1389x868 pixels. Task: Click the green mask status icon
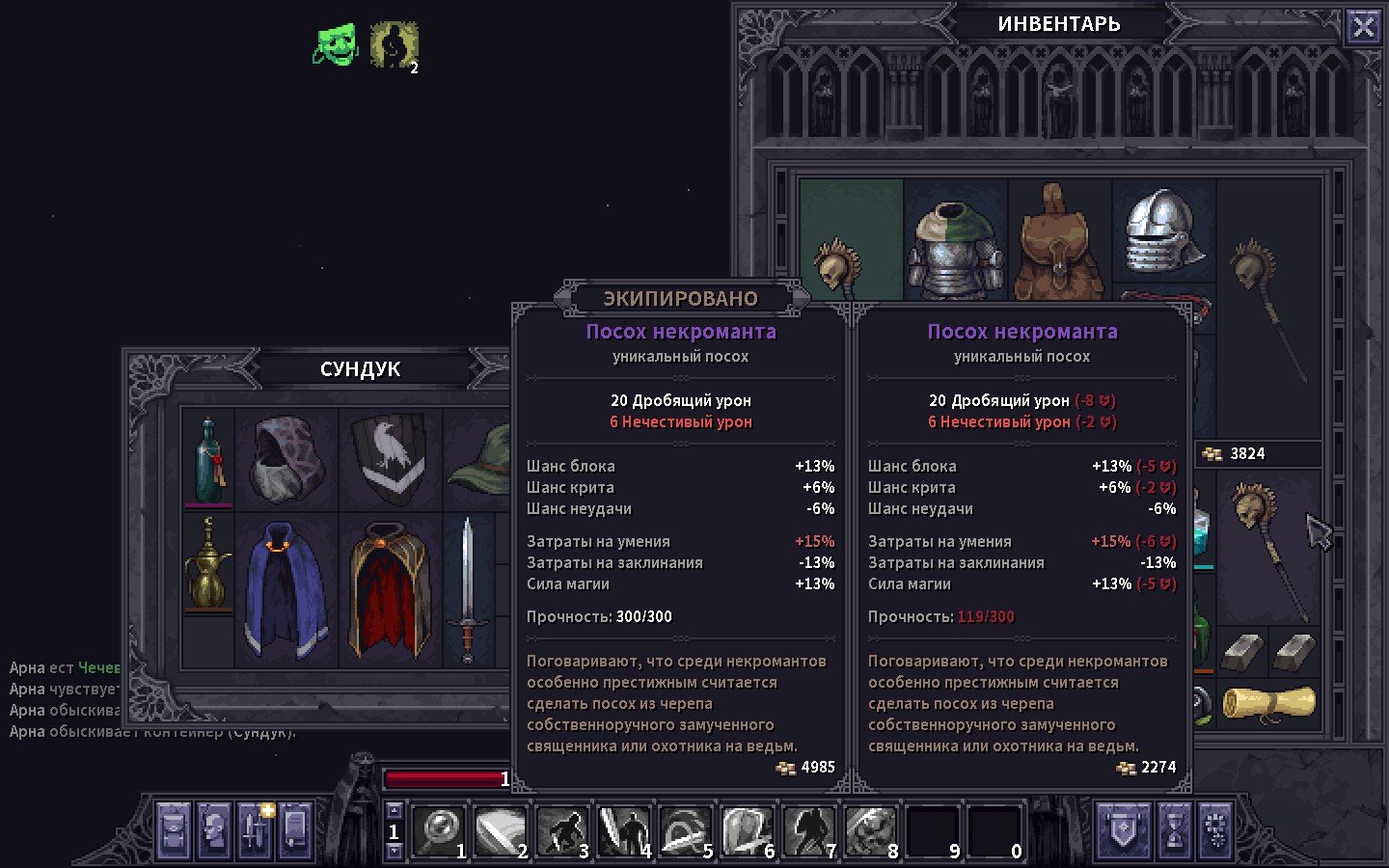coord(336,44)
